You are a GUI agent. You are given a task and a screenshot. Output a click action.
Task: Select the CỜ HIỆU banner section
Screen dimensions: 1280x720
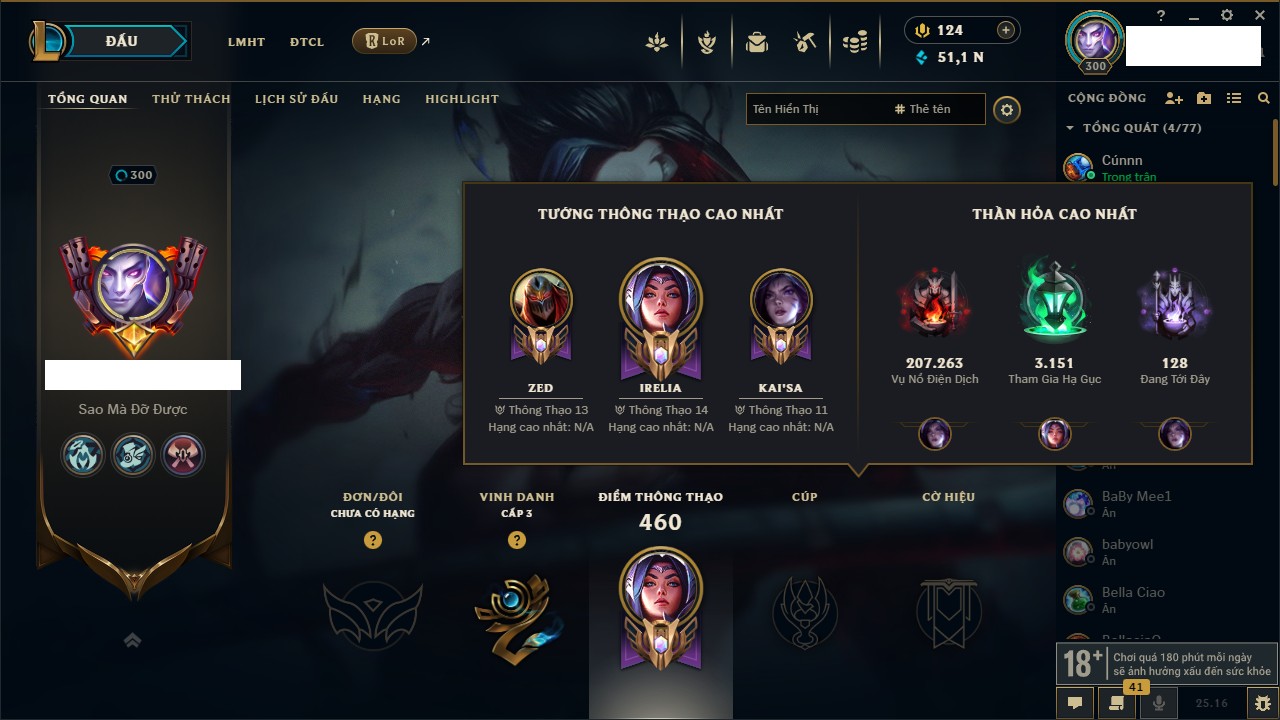tap(948, 612)
